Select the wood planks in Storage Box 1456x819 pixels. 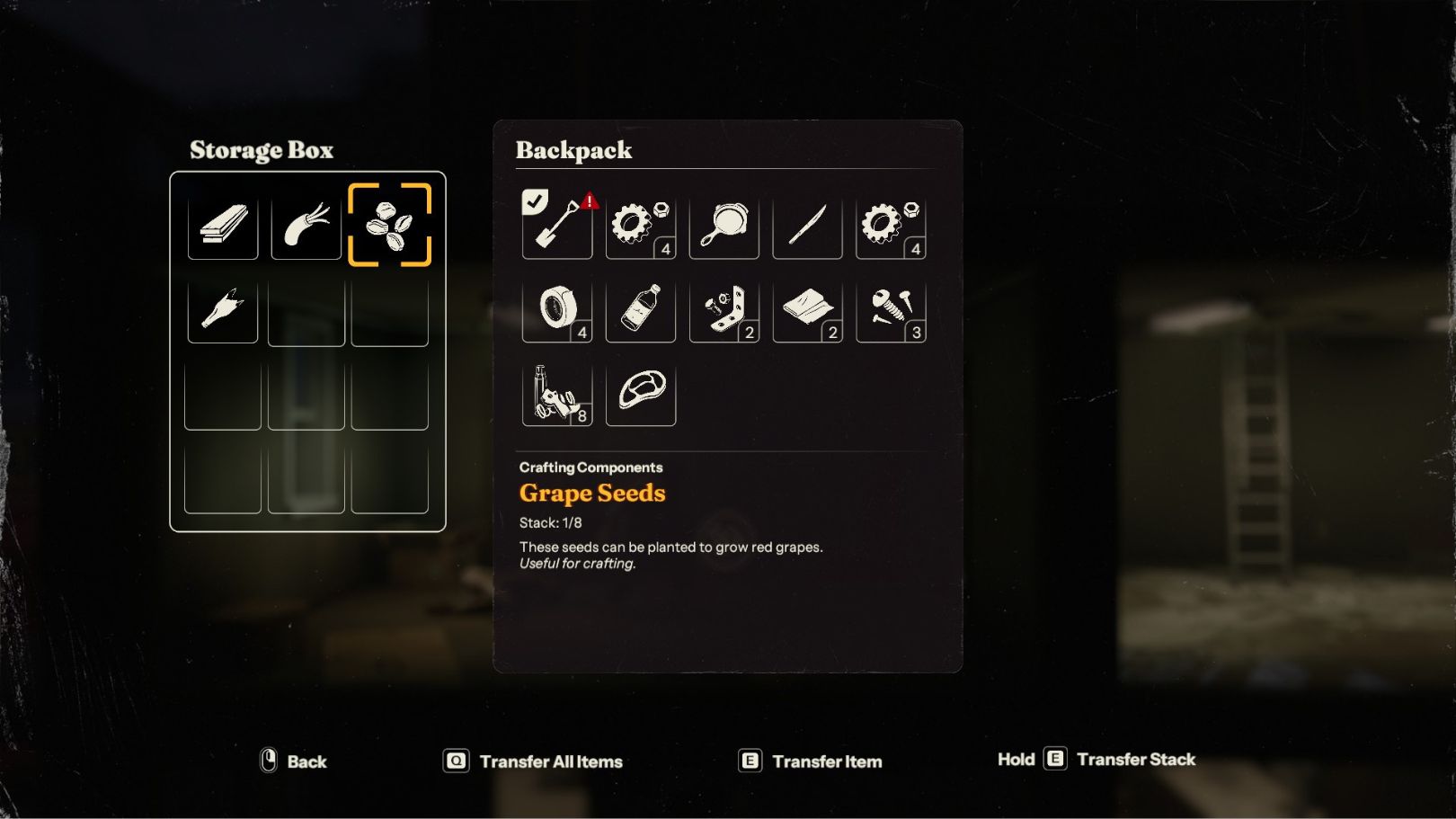click(223, 225)
